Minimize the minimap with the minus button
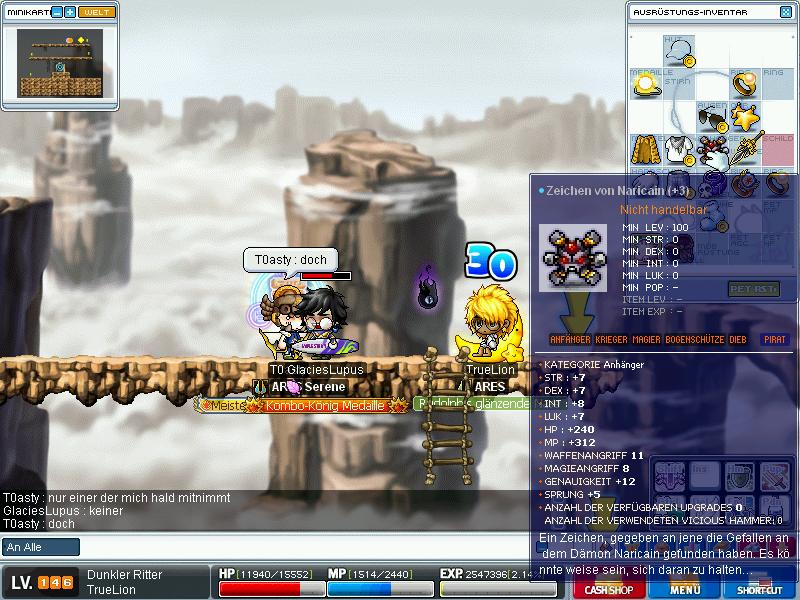 click(57, 12)
